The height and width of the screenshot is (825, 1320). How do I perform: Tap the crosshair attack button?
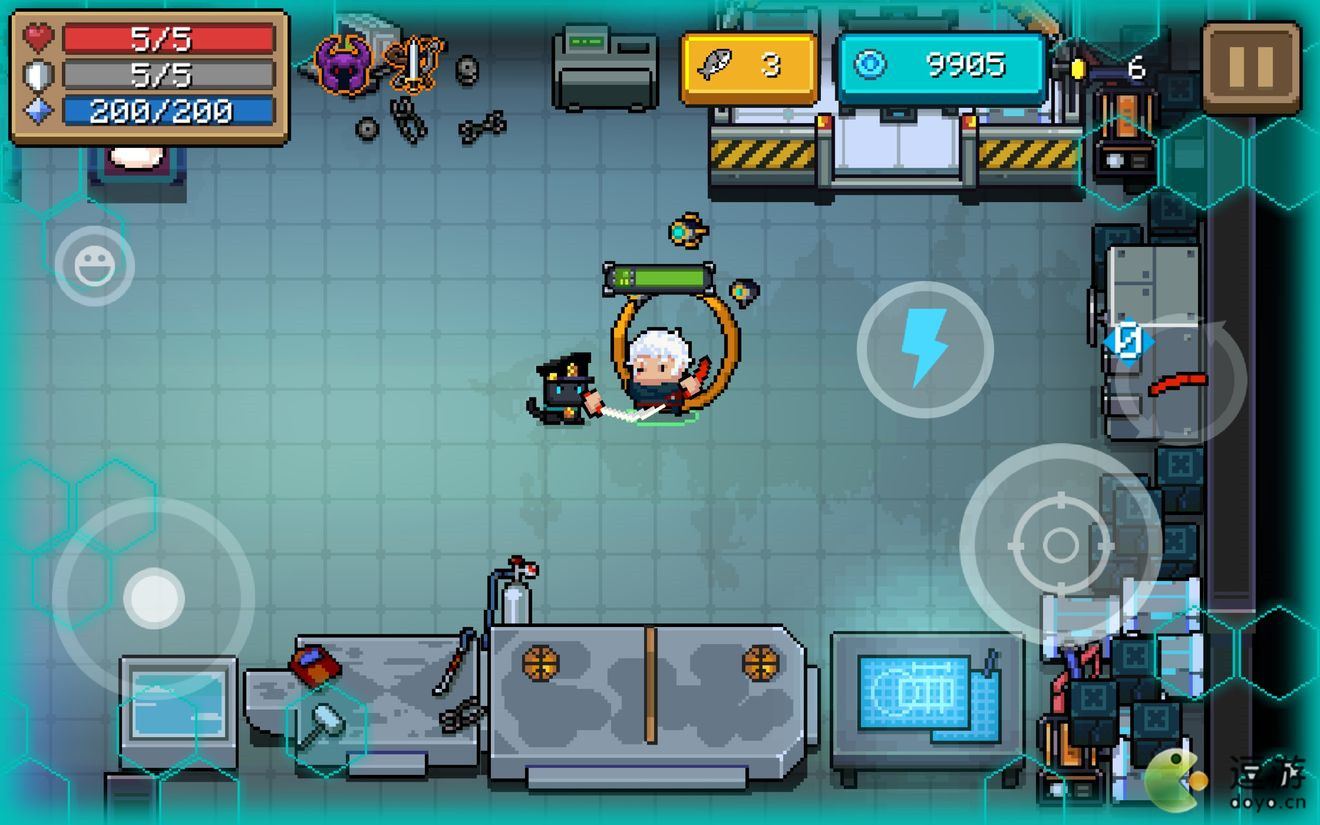1059,545
